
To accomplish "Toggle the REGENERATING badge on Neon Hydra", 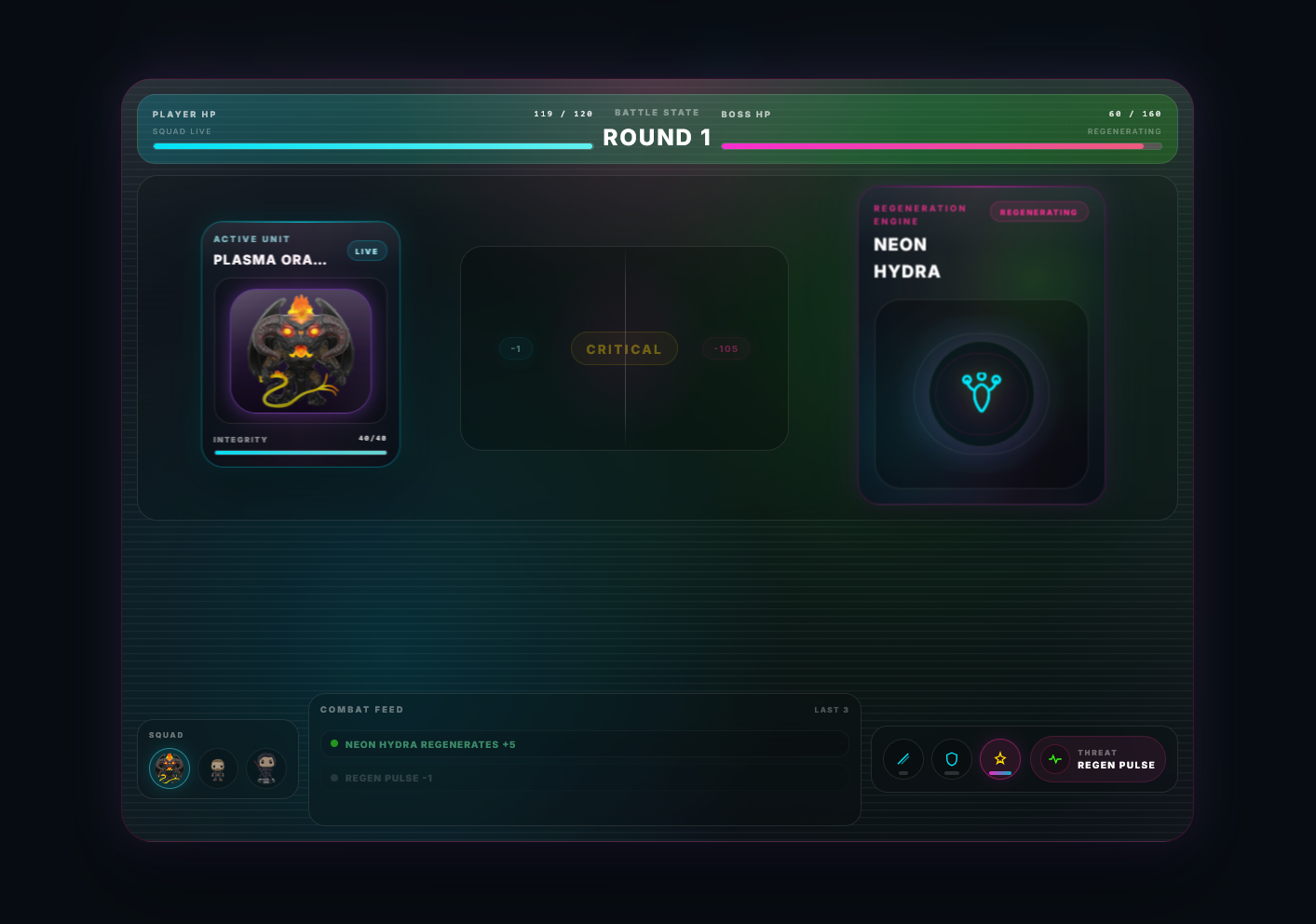I will pyautogui.click(x=1038, y=211).
